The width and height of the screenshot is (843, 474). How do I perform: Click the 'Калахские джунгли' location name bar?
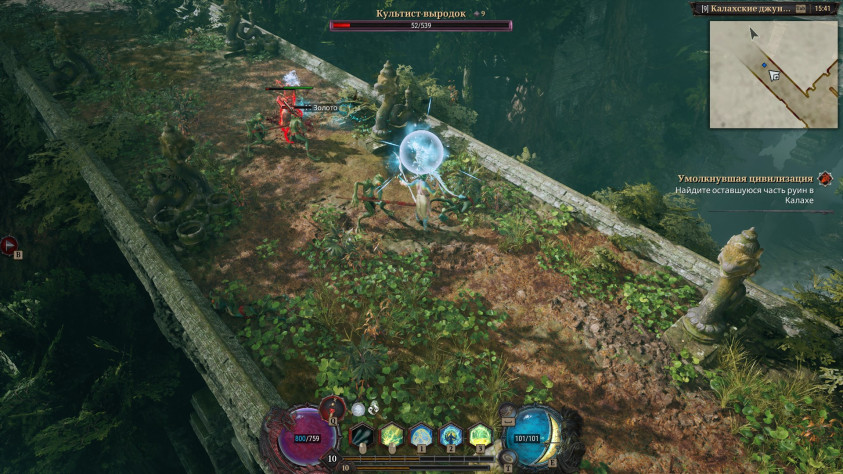click(x=746, y=8)
